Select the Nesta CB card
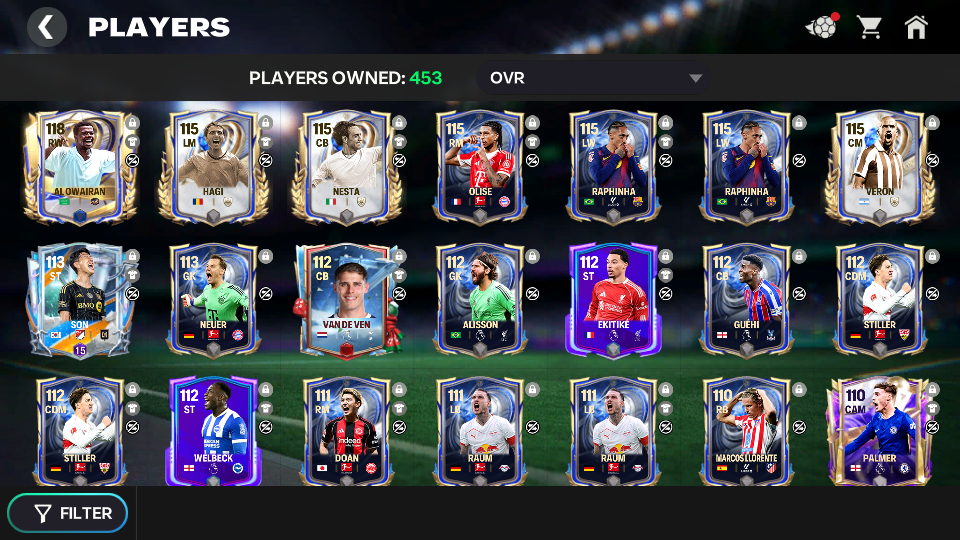Viewport: 960px width, 540px height. click(346, 166)
